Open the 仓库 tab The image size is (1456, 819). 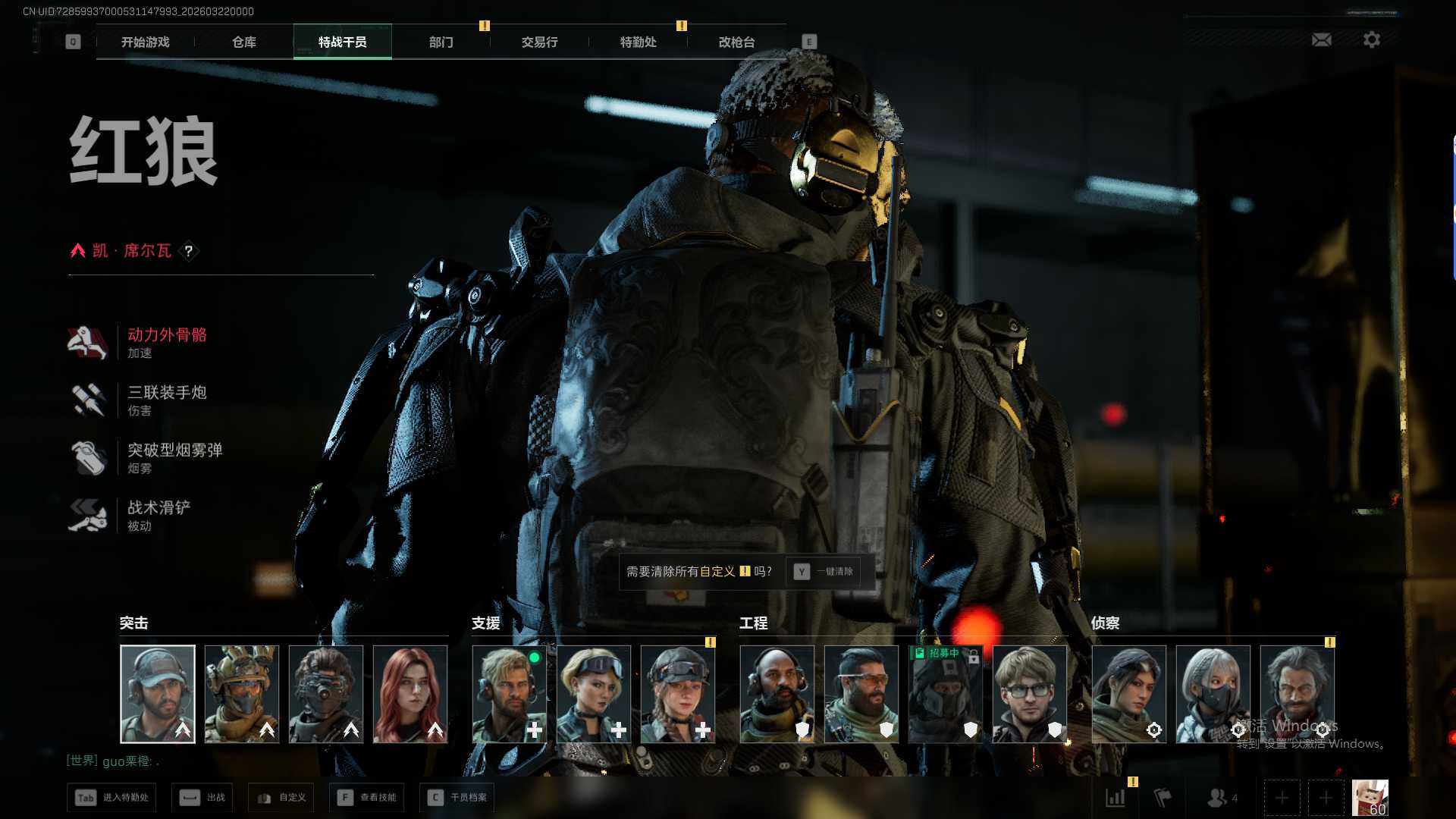244,42
